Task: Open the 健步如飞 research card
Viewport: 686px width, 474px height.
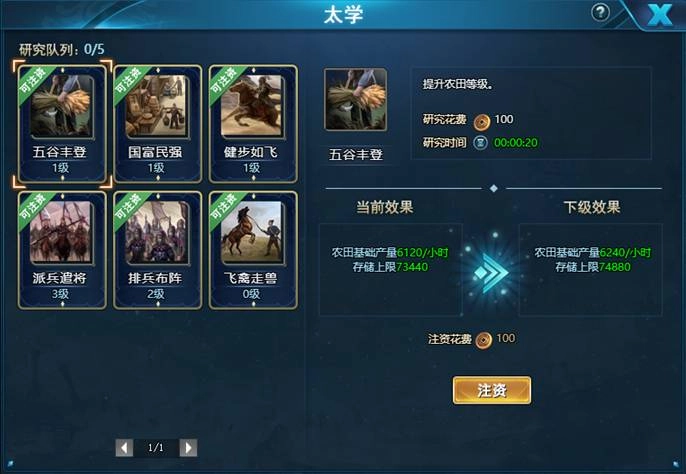Action: (x=253, y=123)
